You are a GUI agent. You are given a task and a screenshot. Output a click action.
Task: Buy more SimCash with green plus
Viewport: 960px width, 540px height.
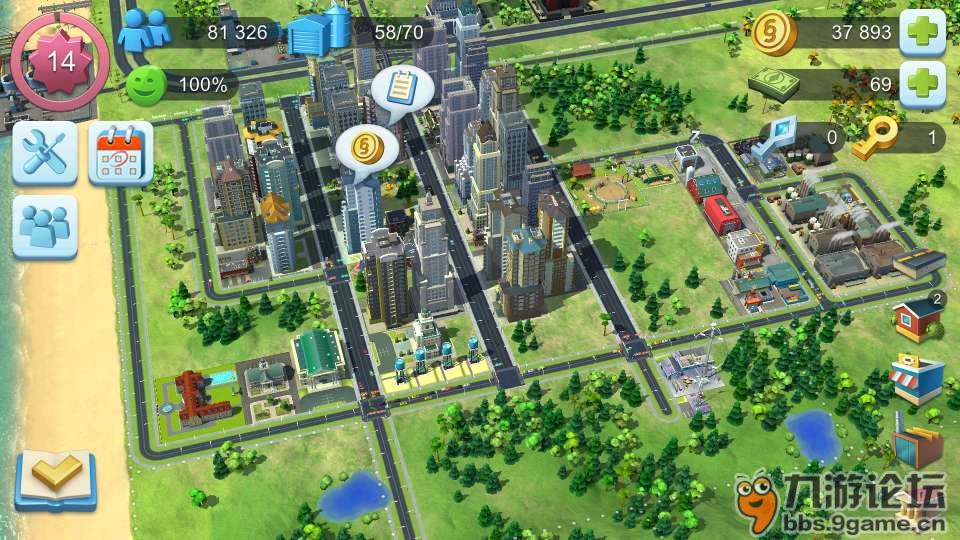tap(922, 84)
